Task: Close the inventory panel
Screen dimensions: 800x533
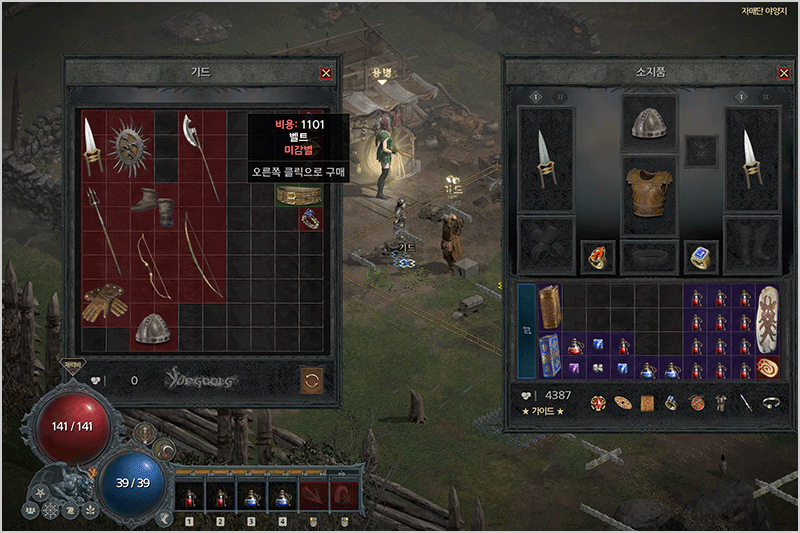Action: click(x=784, y=73)
